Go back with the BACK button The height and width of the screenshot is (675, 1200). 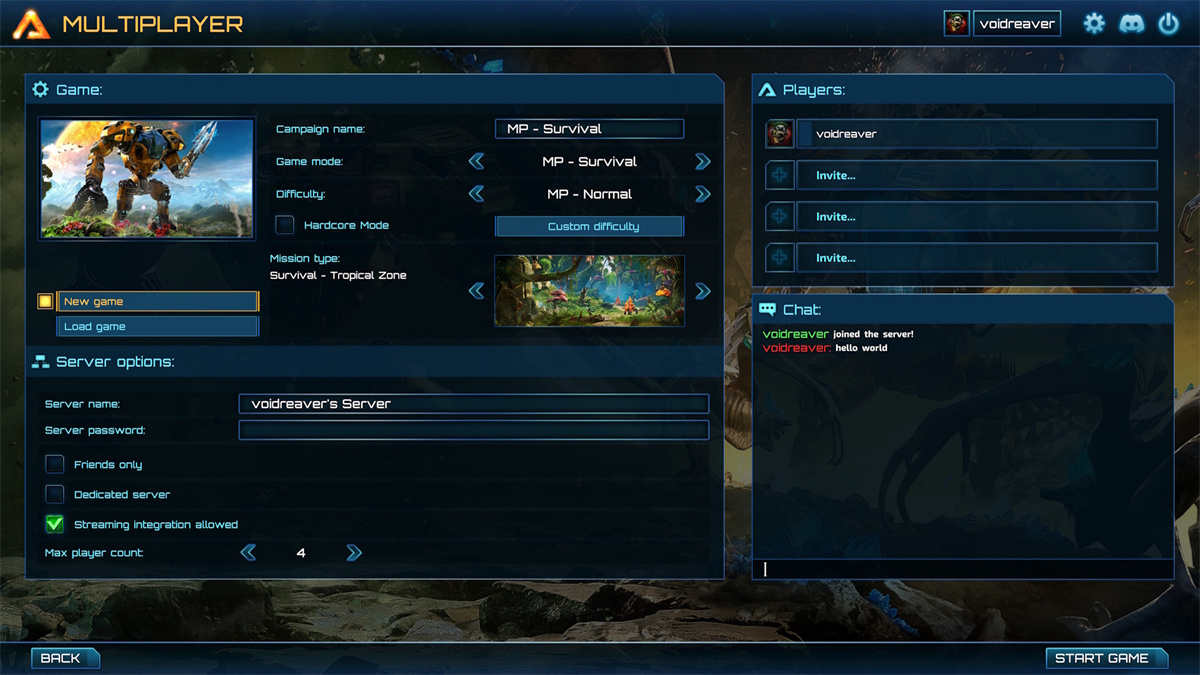[65, 658]
